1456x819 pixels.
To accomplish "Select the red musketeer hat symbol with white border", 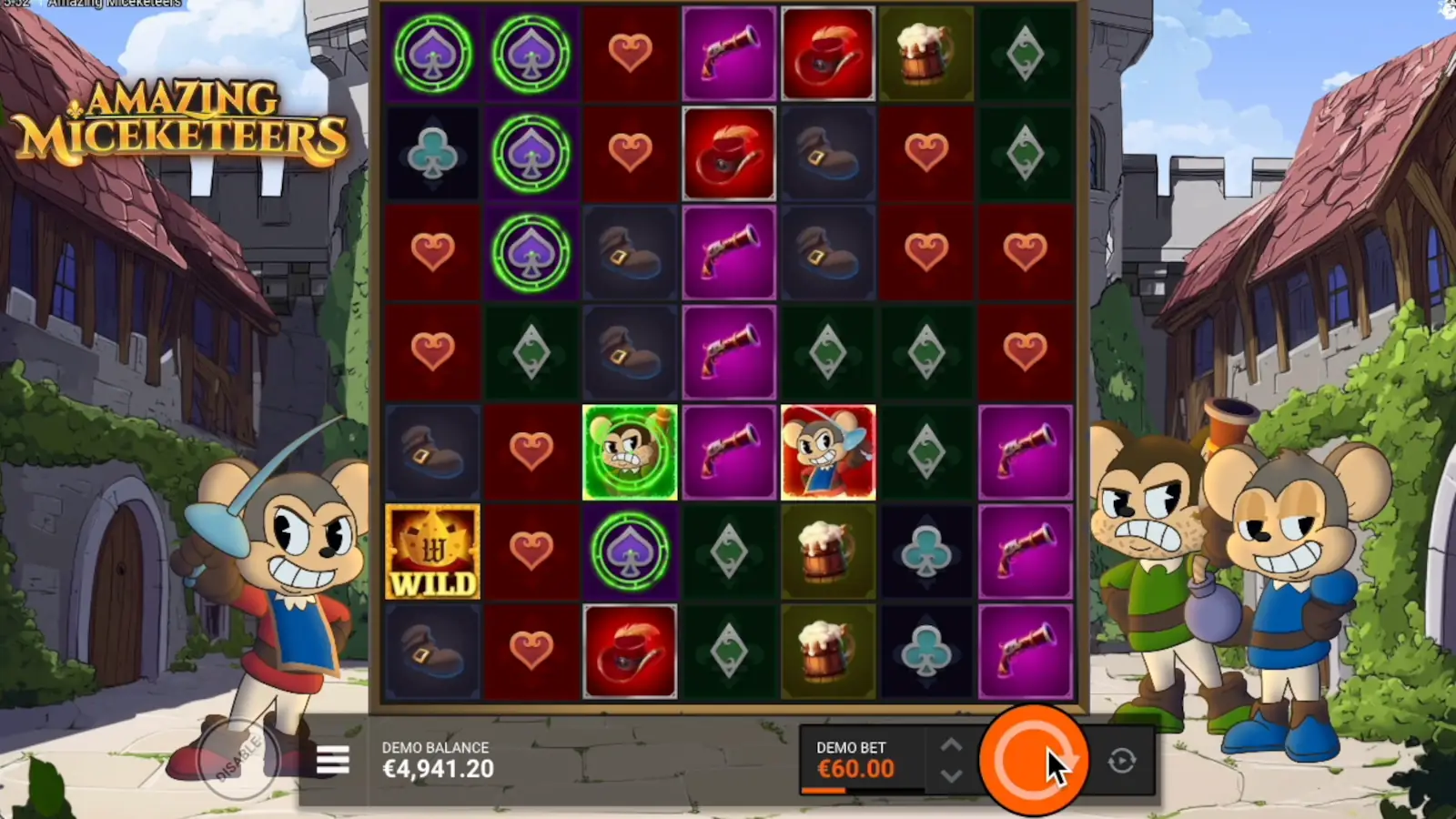I will point(728,152).
